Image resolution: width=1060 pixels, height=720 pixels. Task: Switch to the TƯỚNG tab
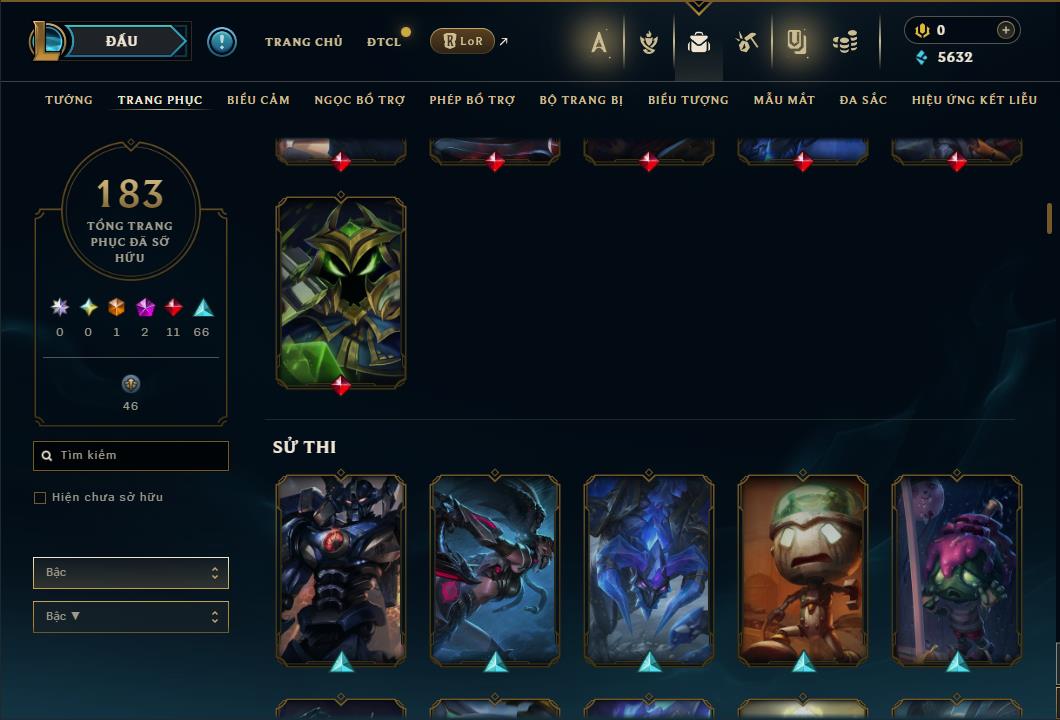pyautogui.click(x=69, y=100)
